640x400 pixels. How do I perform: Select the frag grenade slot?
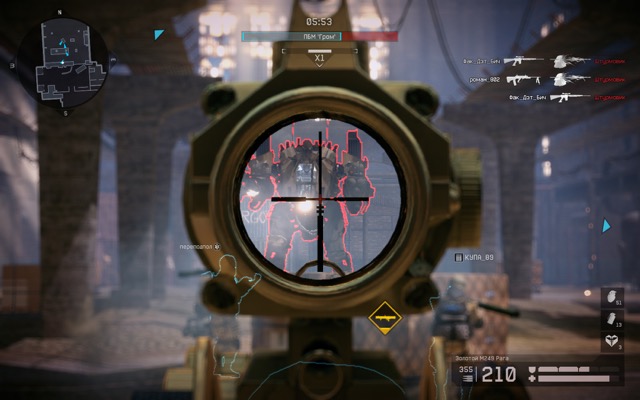click(612, 299)
